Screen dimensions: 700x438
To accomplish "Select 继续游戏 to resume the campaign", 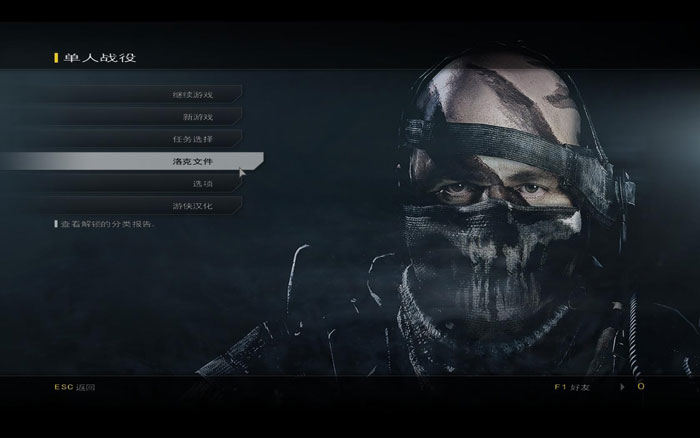I will (x=192, y=95).
